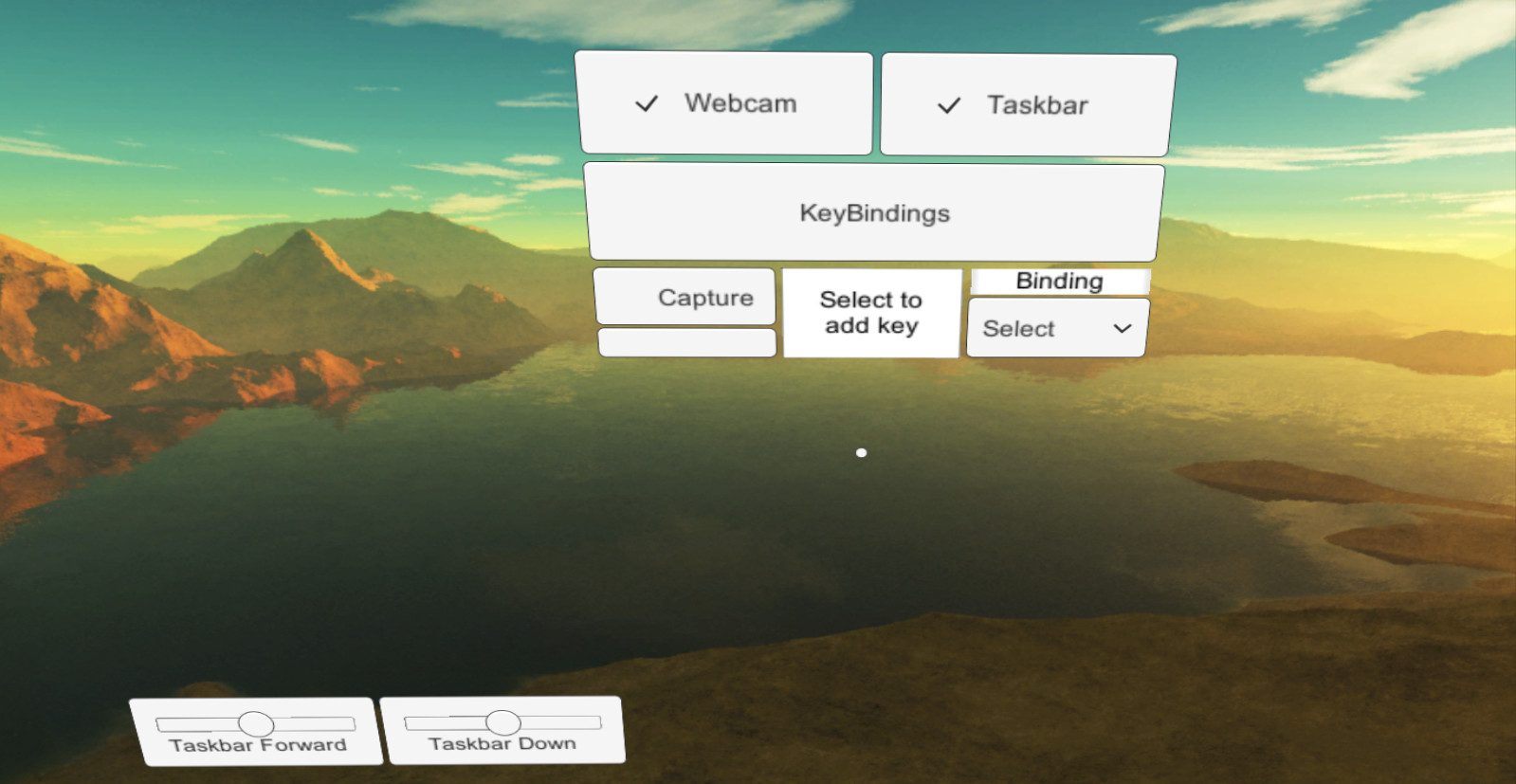Toggle the Webcam overlay off
The image size is (1516, 784).
(725, 103)
